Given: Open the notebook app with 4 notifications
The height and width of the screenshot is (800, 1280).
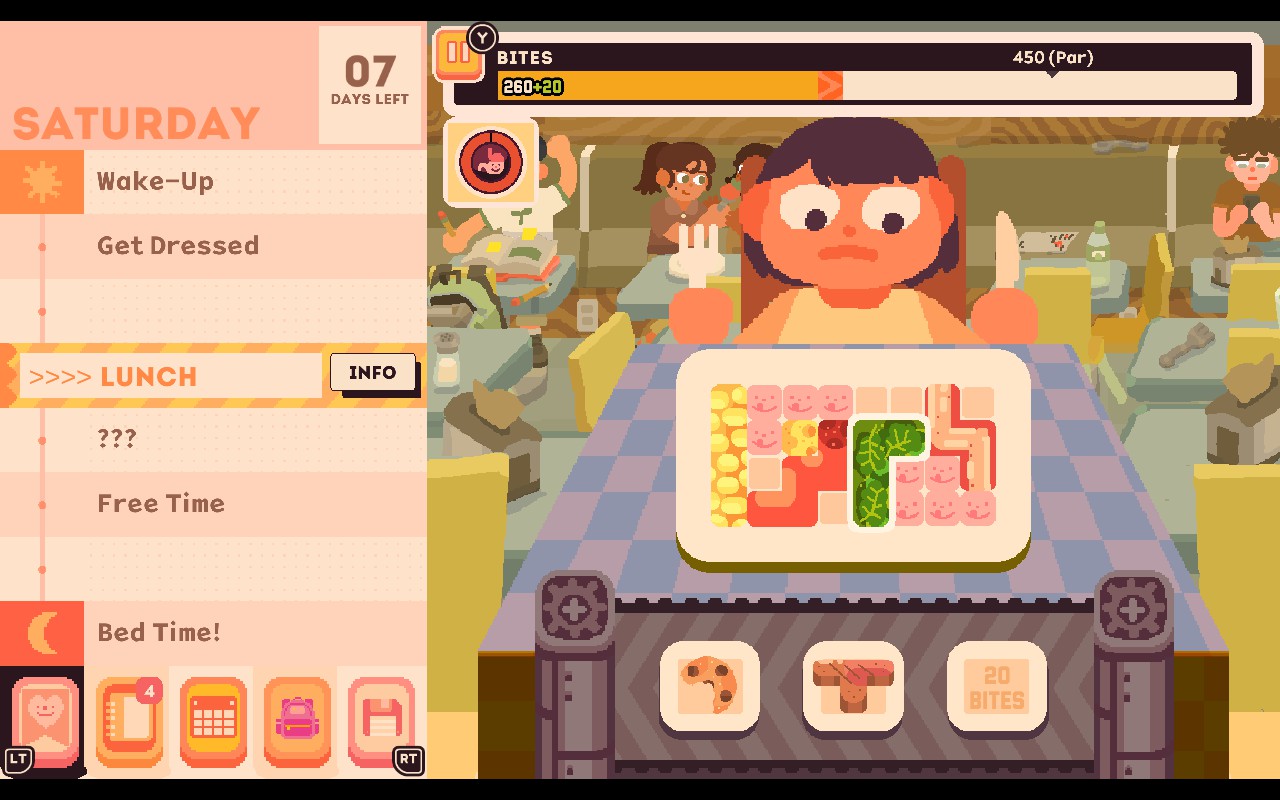Looking at the screenshot, I should 130,717.
